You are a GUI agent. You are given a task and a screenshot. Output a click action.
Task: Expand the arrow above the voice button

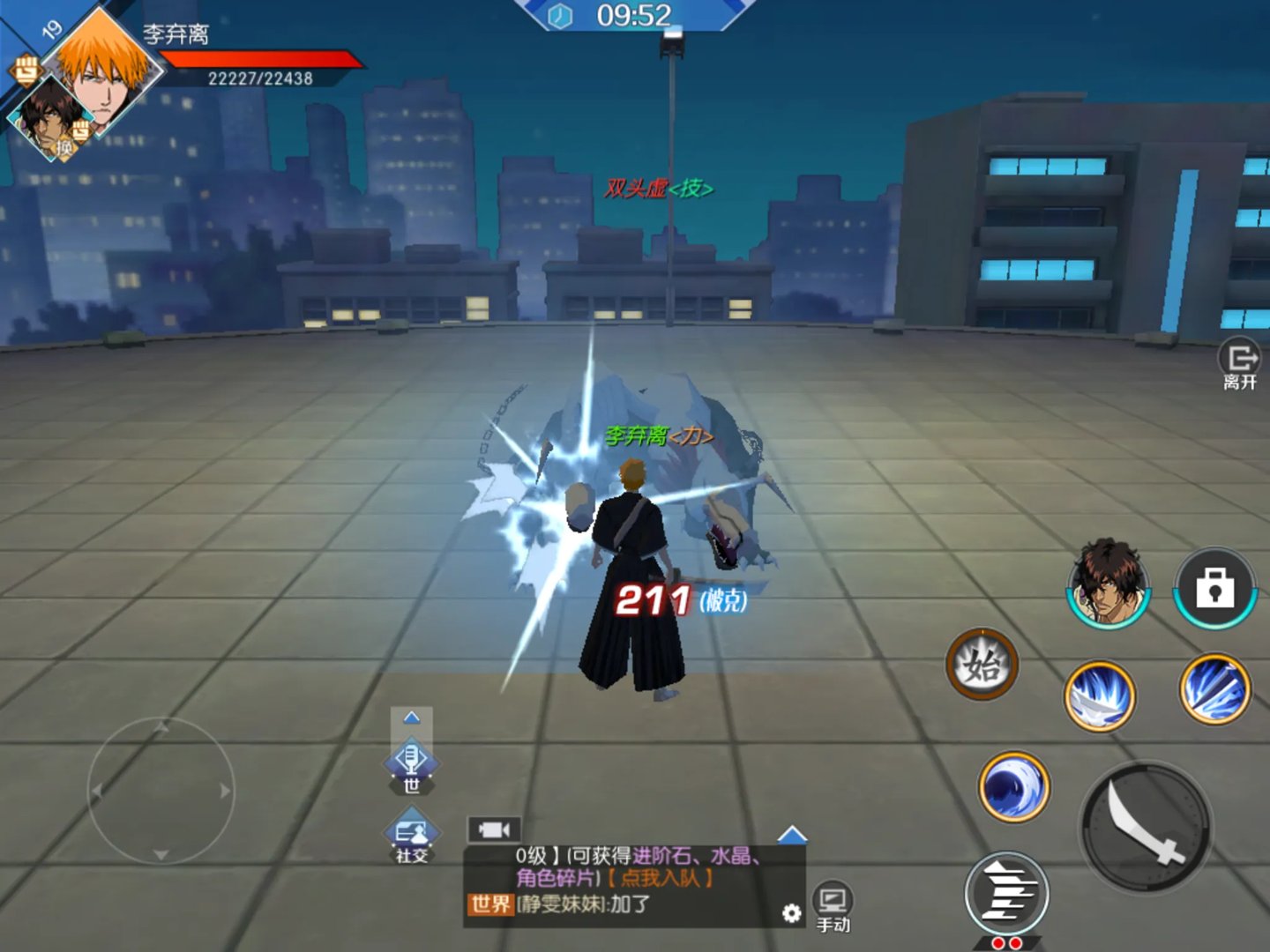click(x=411, y=718)
